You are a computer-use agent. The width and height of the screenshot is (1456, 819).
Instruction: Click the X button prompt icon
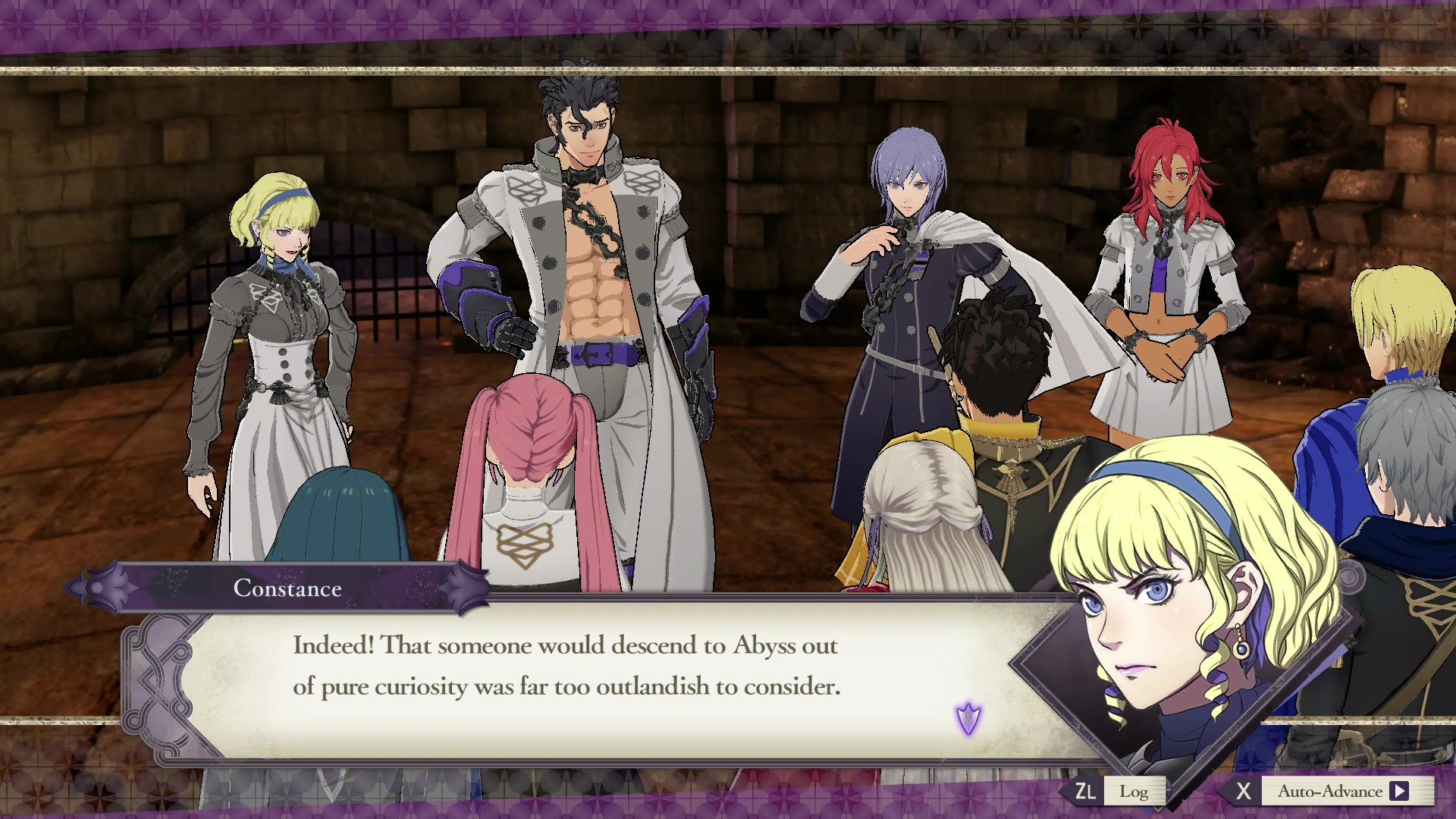[x=1244, y=791]
